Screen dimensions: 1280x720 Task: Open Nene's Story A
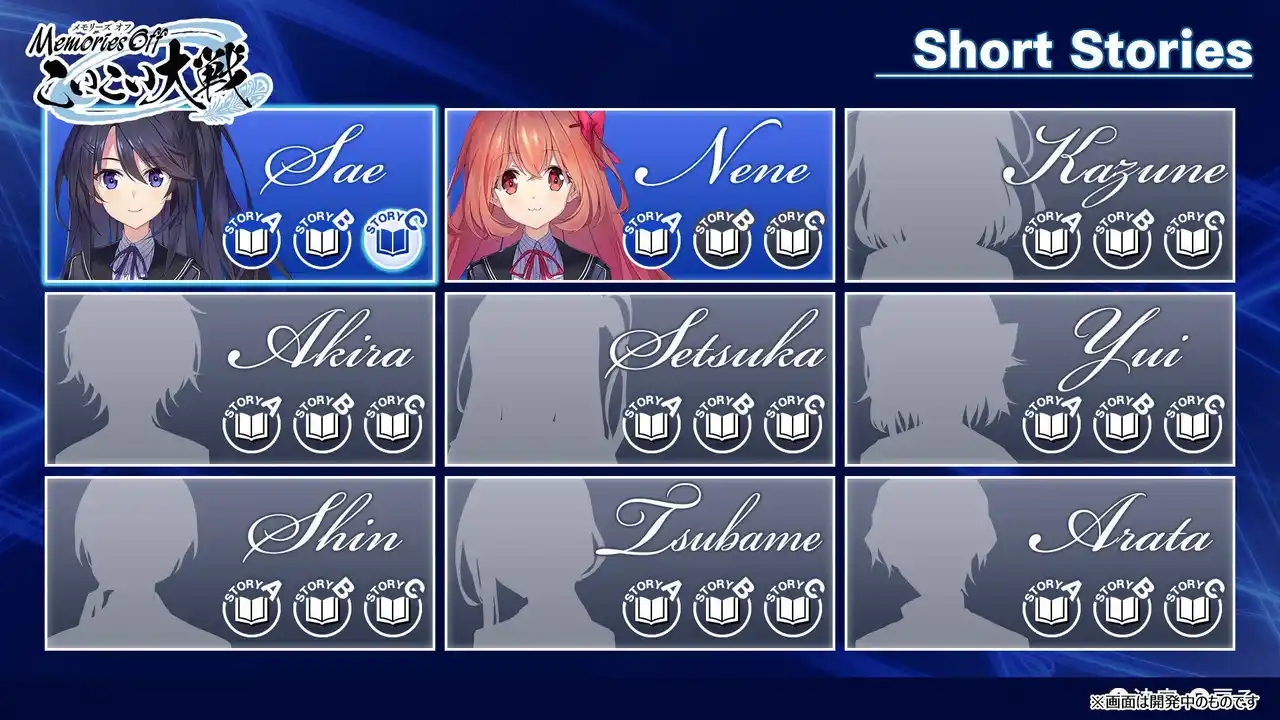[651, 242]
